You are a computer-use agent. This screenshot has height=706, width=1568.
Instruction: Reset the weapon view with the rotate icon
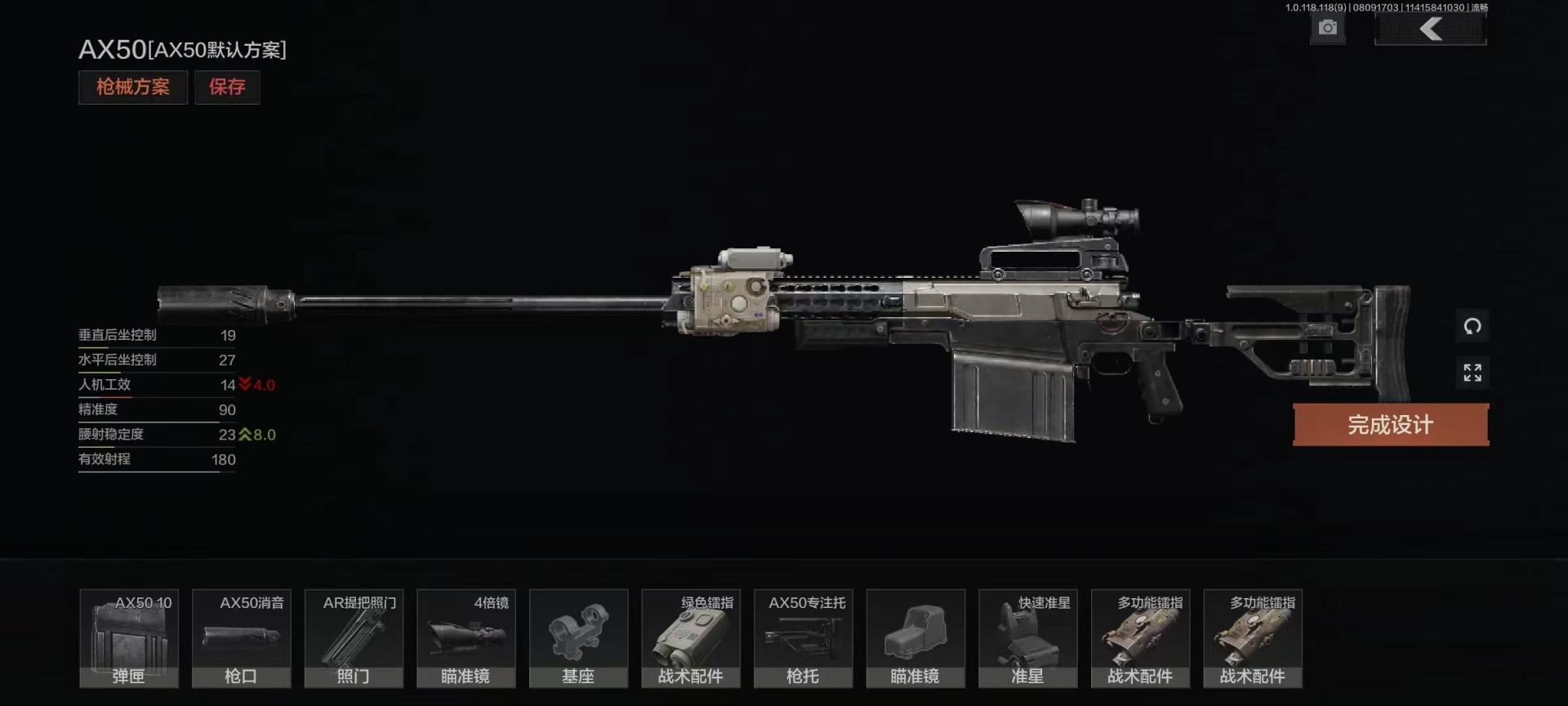pos(1472,327)
